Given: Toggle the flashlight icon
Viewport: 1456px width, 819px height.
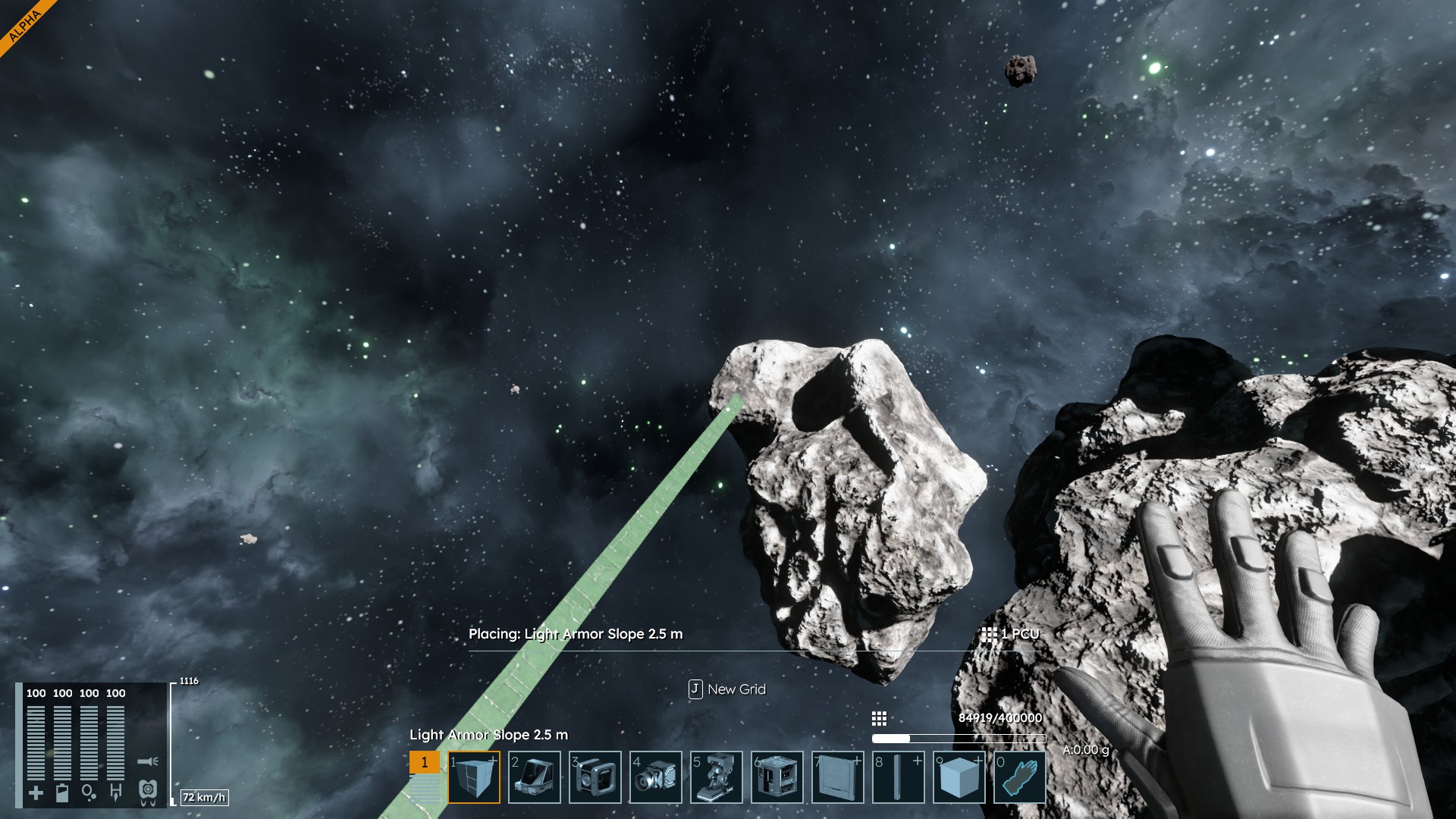Looking at the screenshot, I should coord(148,761).
